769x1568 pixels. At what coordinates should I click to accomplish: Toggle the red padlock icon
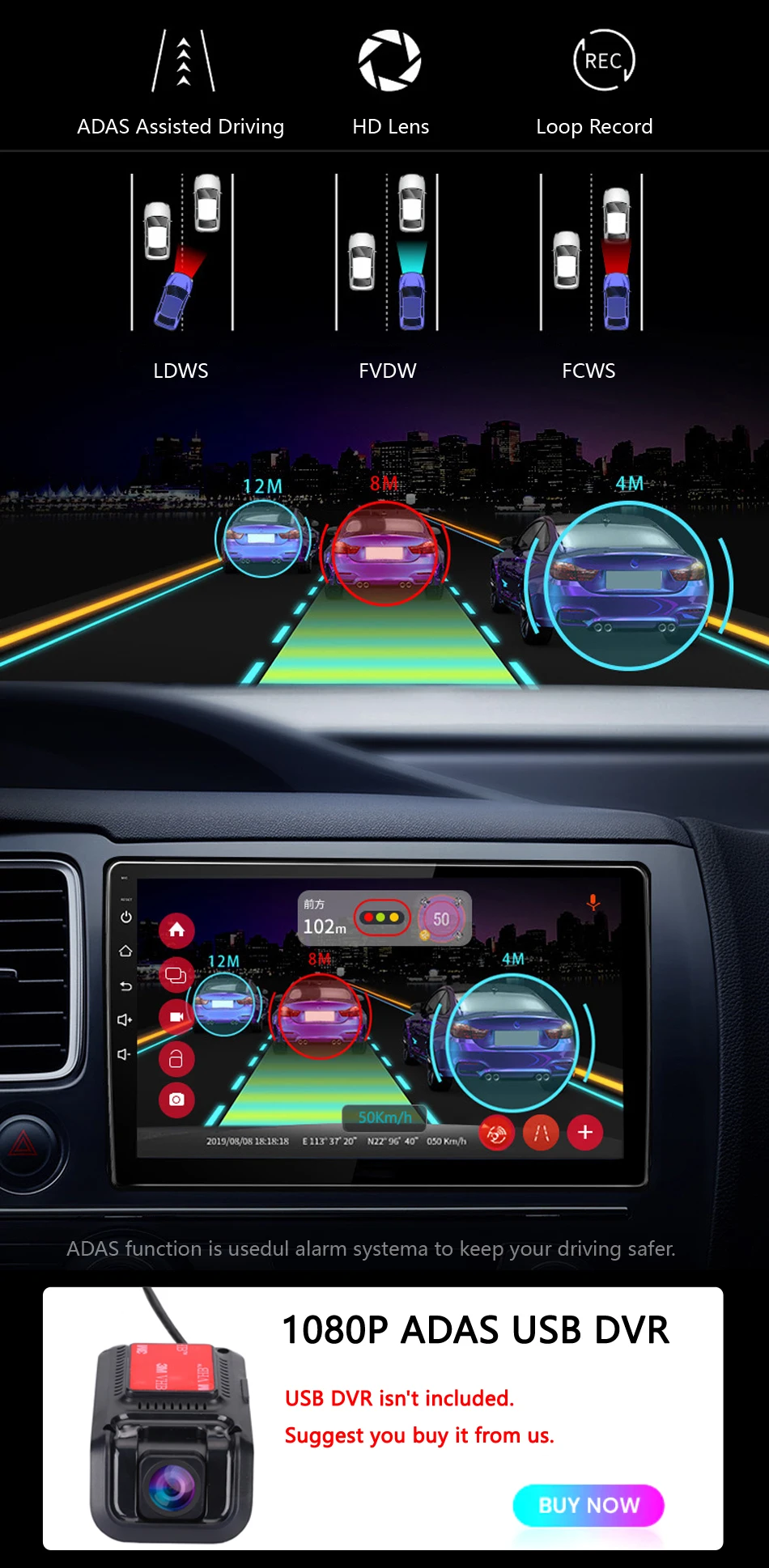coord(176,1058)
